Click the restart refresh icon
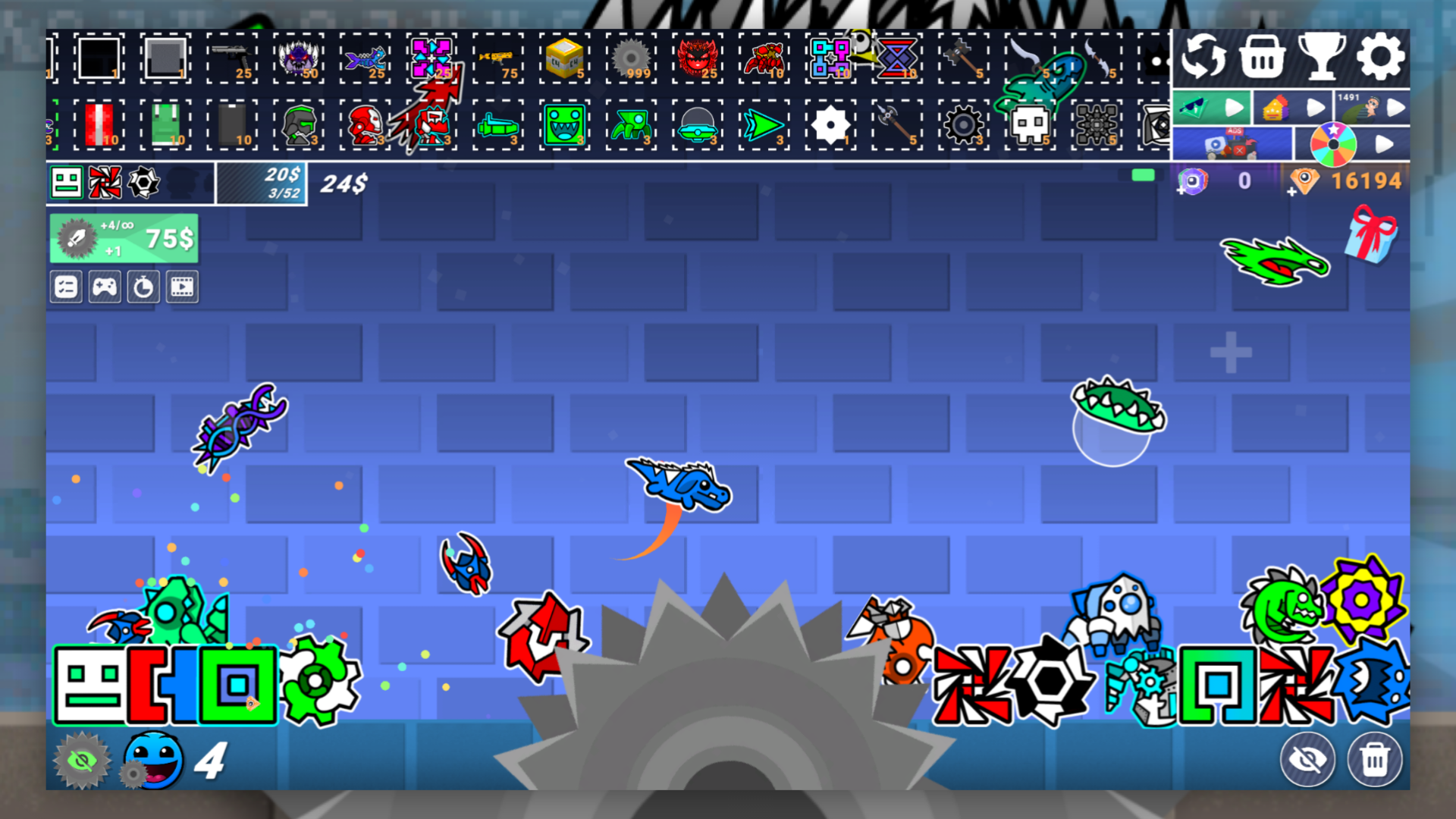This screenshot has height=819, width=1456. click(x=1204, y=57)
